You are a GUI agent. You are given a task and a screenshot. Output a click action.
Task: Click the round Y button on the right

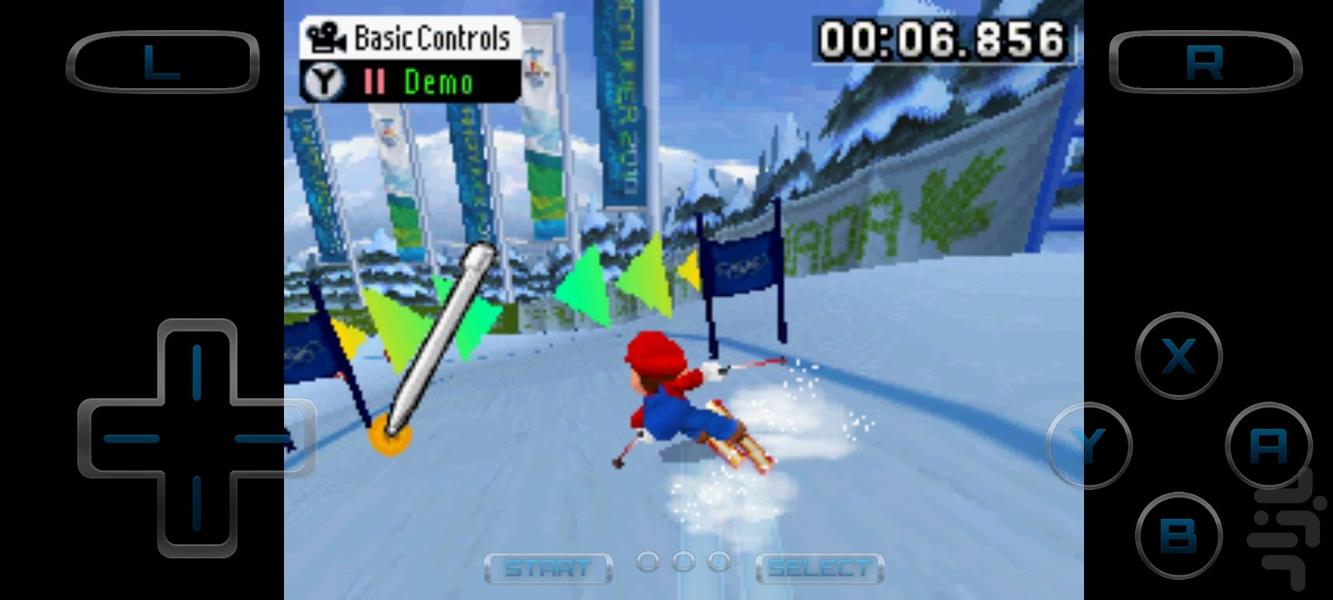(x=1089, y=445)
